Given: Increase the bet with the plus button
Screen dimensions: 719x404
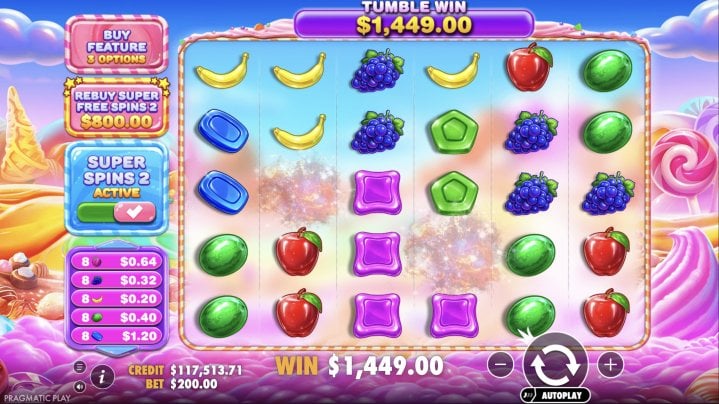Looking at the screenshot, I should point(610,364).
